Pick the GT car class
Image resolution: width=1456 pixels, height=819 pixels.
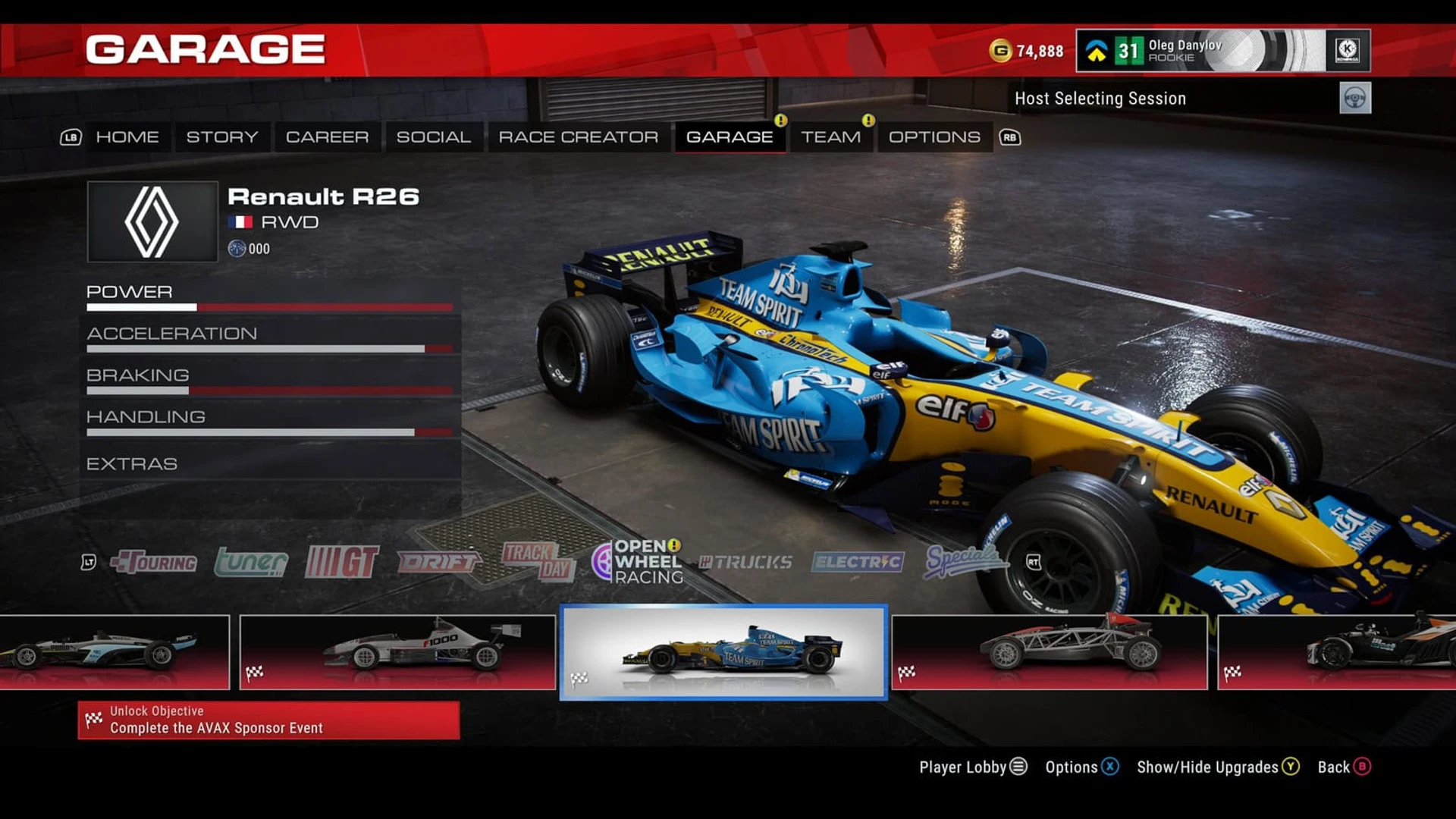[x=341, y=562]
